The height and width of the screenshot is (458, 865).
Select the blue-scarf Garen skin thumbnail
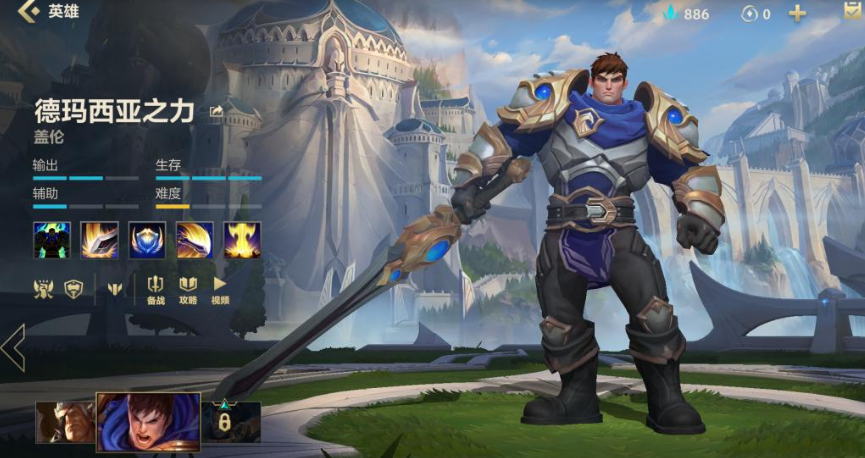[146, 420]
